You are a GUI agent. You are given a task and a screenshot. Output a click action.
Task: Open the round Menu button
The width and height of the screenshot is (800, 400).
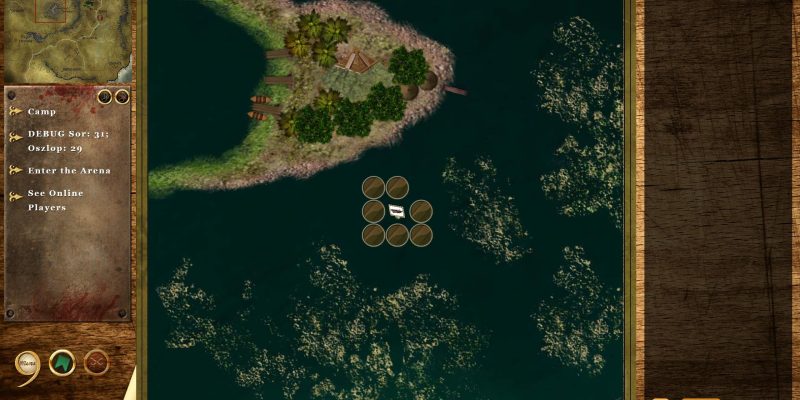pos(27,364)
